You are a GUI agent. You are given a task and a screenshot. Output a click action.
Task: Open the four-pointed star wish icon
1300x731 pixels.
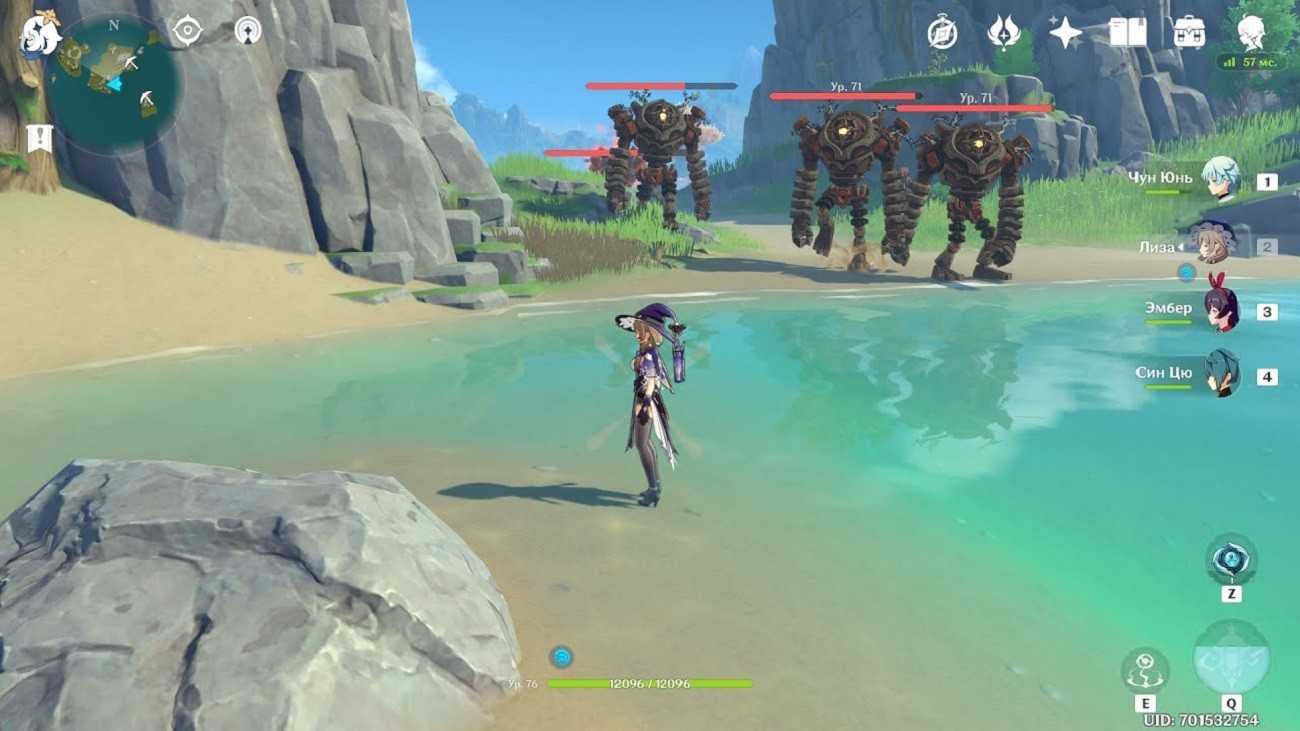click(x=1065, y=33)
